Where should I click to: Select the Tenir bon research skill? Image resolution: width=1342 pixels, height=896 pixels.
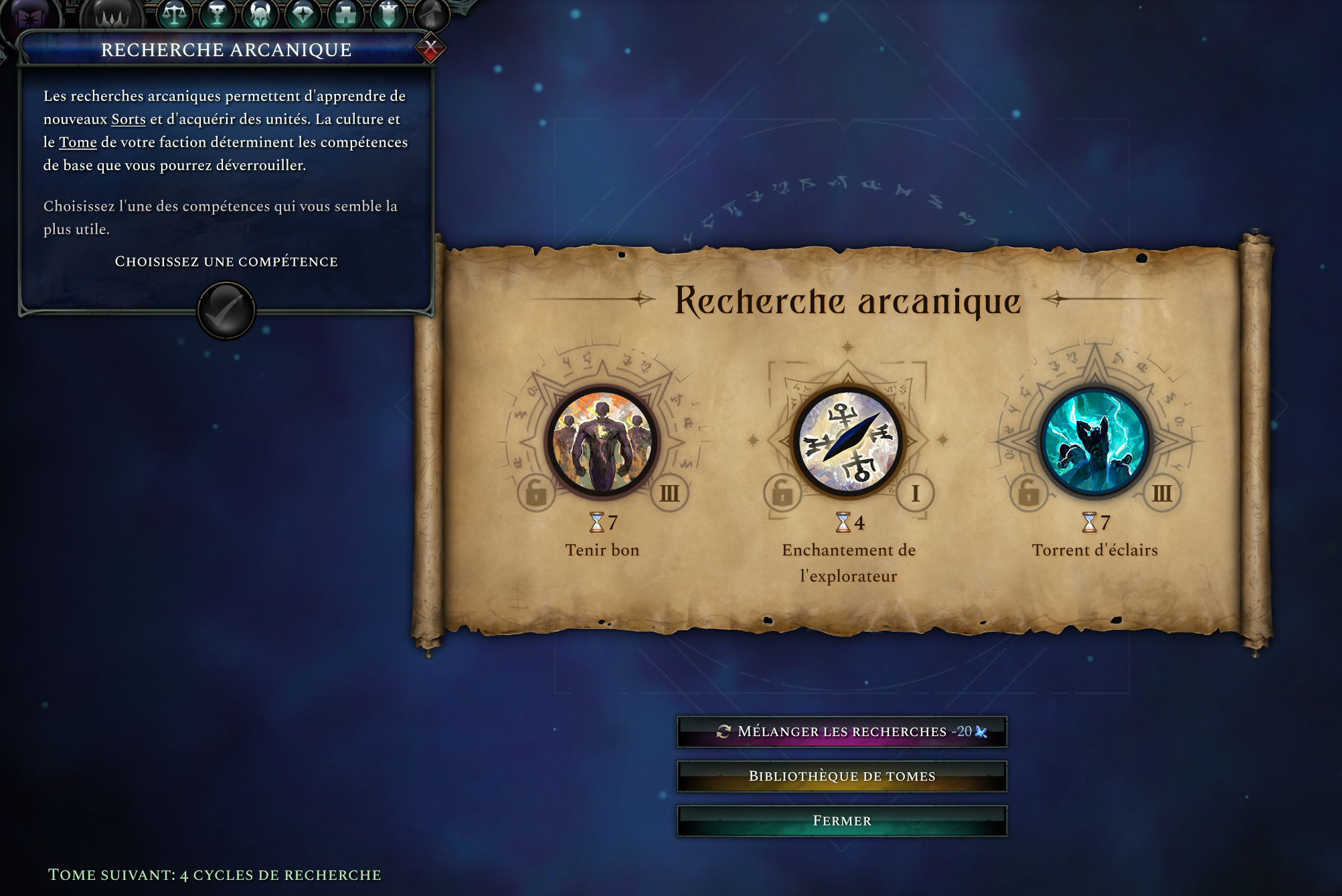(602, 442)
